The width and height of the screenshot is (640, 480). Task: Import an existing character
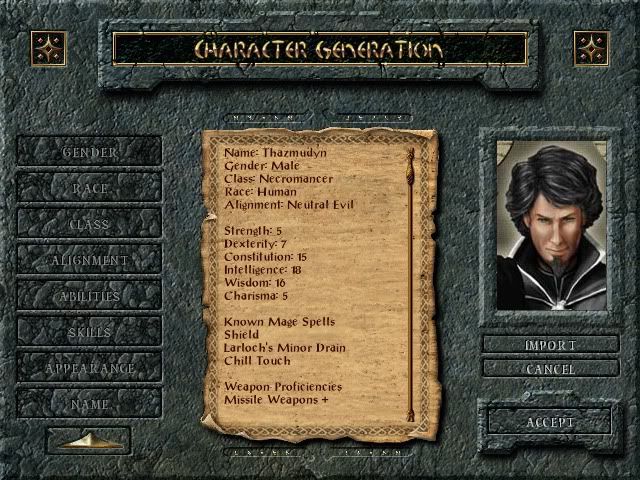550,345
